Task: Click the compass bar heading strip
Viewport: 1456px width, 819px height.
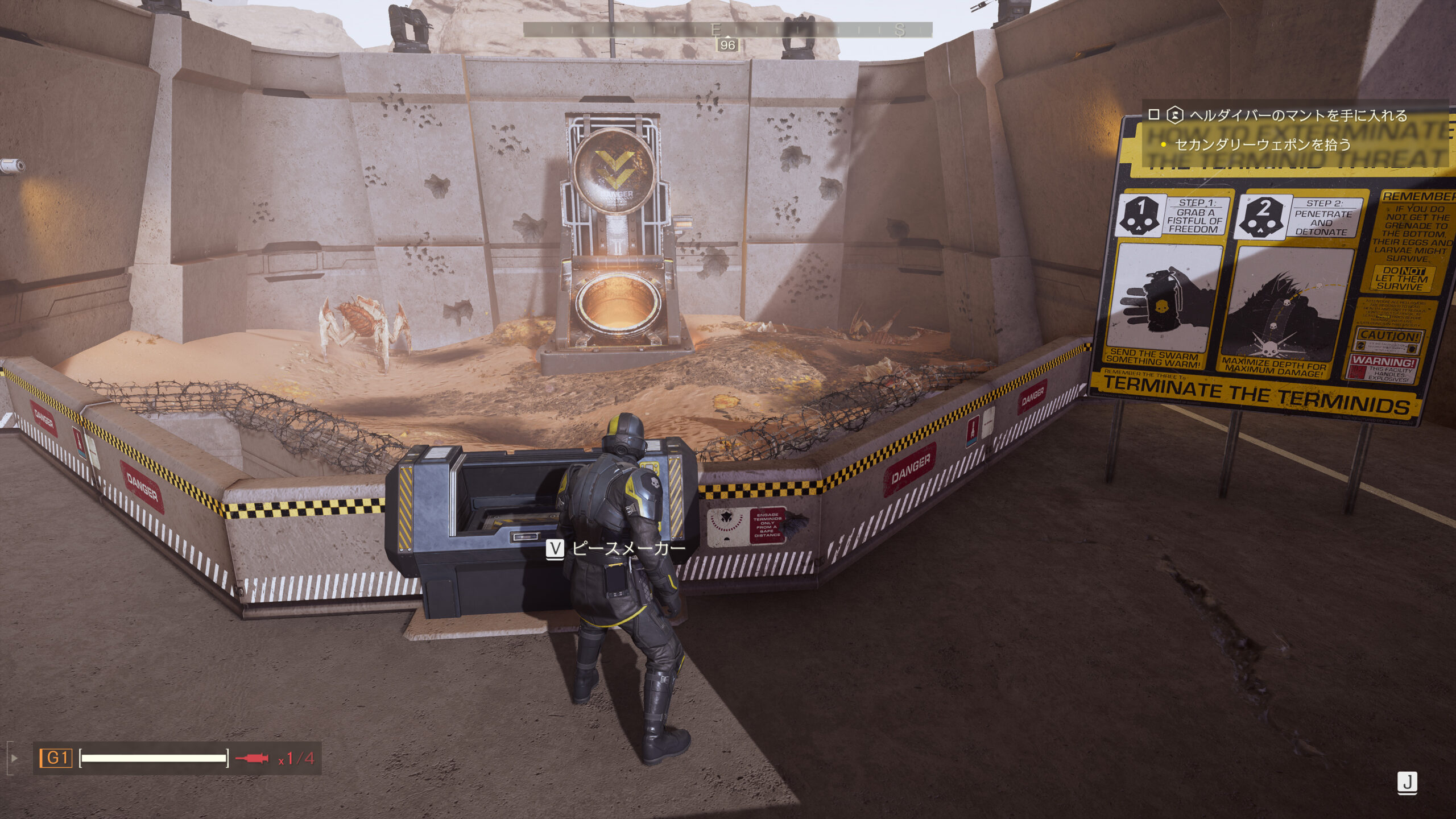Action: click(x=727, y=30)
